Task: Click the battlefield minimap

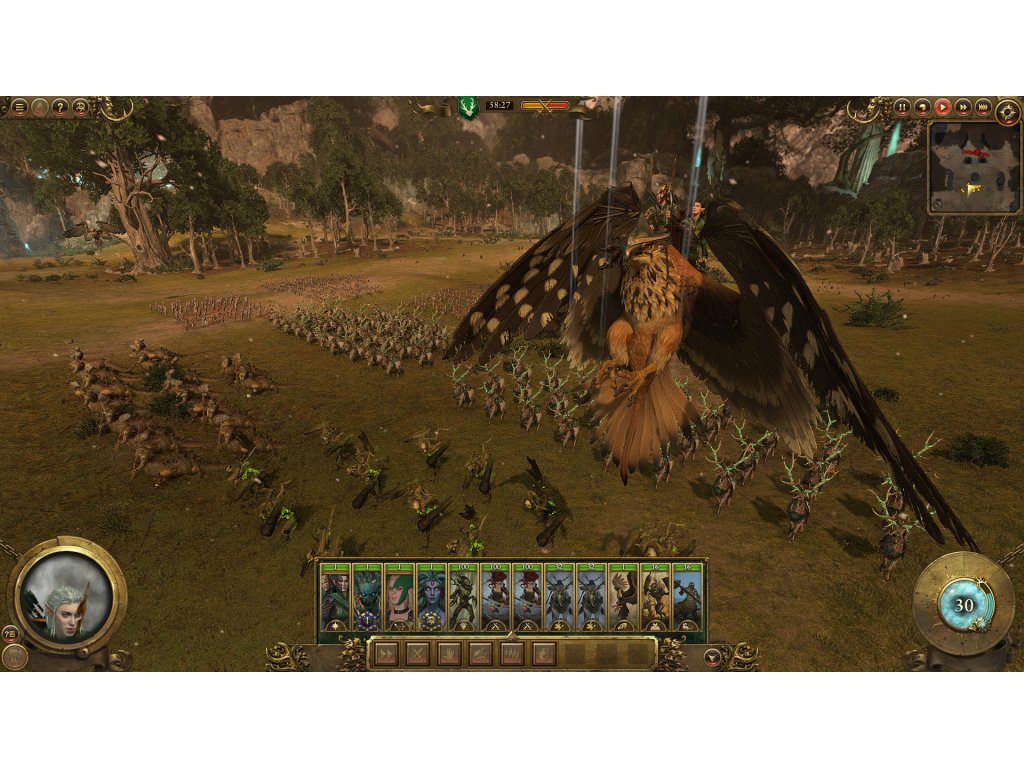Action: [x=973, y=167]
